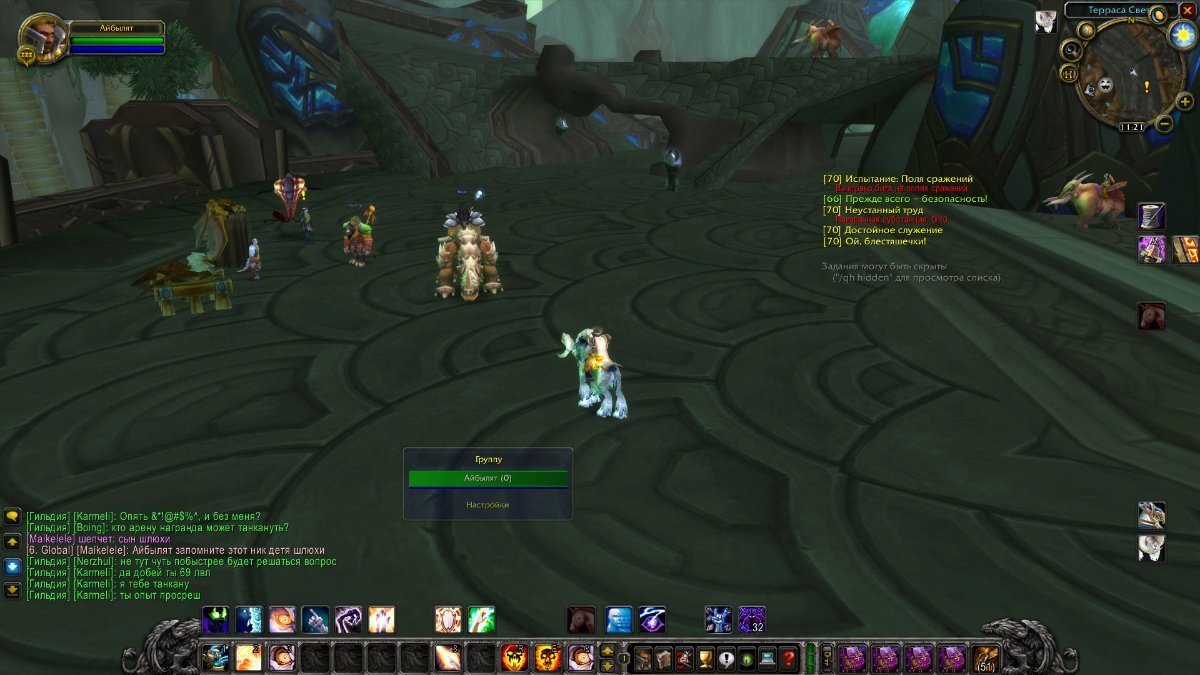The image size is (1200, 675).
Task: Open the chat menu speech bubble button
Action: 13,516
